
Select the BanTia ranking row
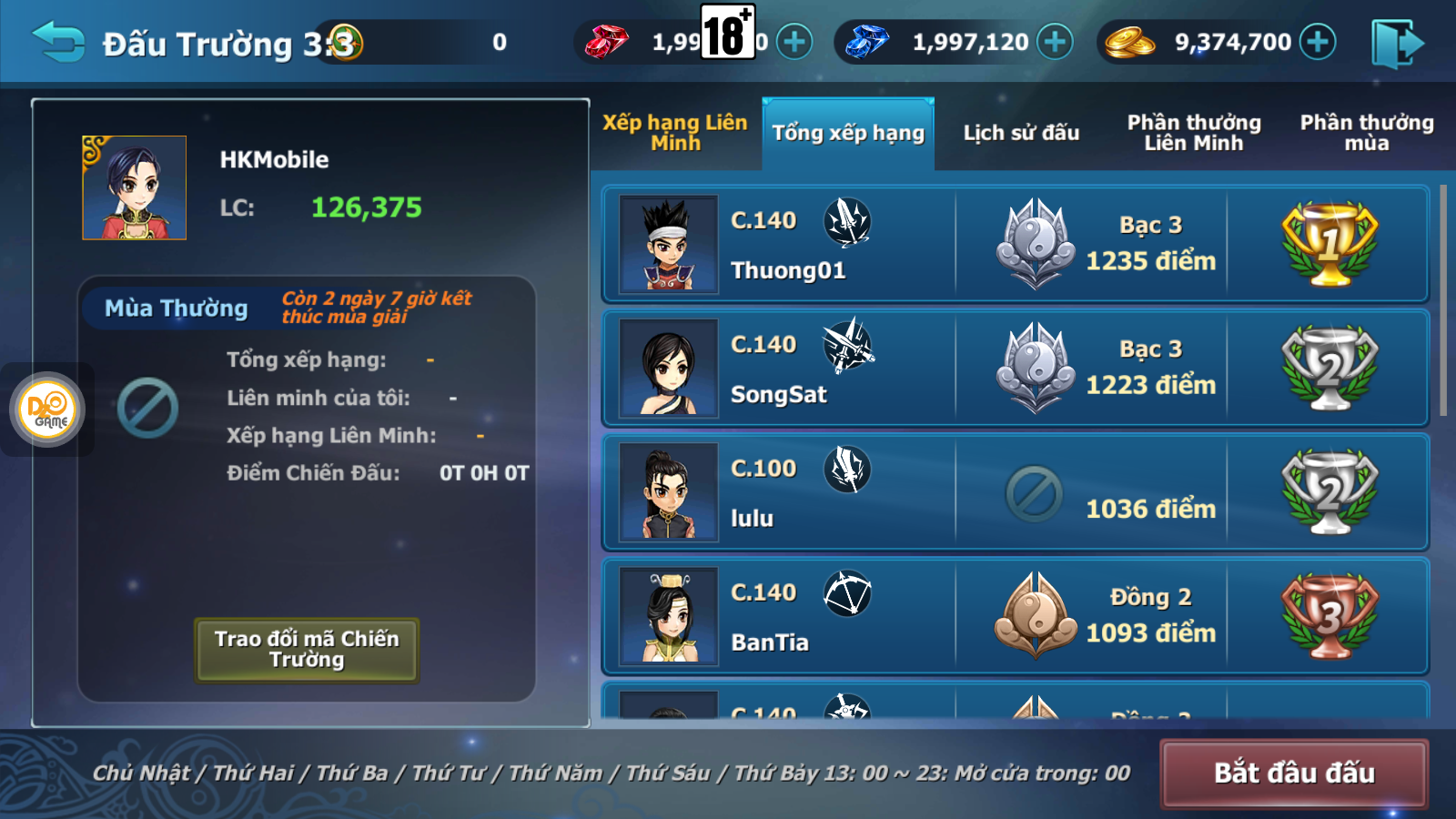pos(1015,616)
